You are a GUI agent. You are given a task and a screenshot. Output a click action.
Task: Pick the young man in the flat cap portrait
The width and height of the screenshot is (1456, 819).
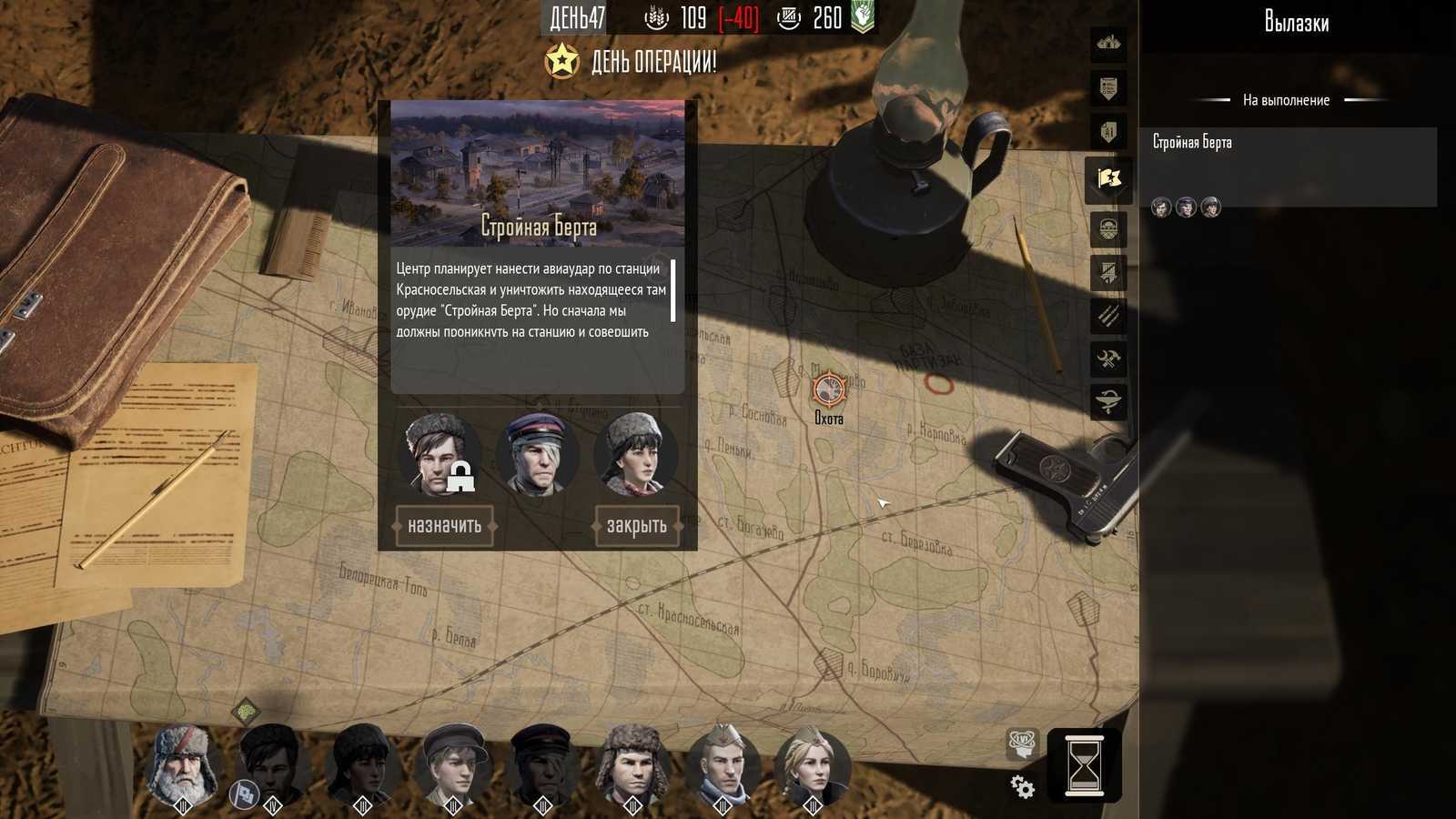point(452,765)
